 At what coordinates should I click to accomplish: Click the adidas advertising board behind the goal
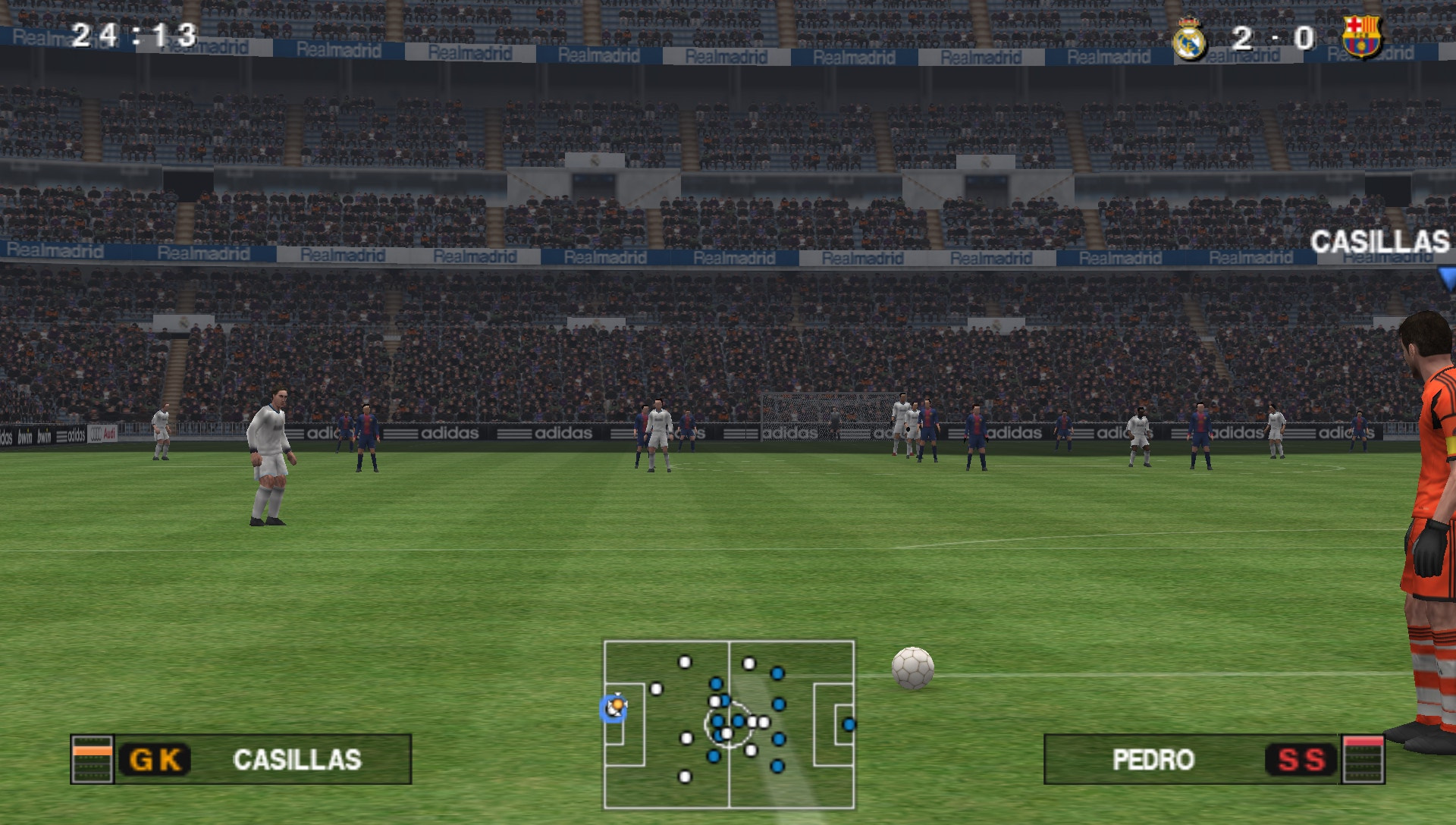(790, 434)
